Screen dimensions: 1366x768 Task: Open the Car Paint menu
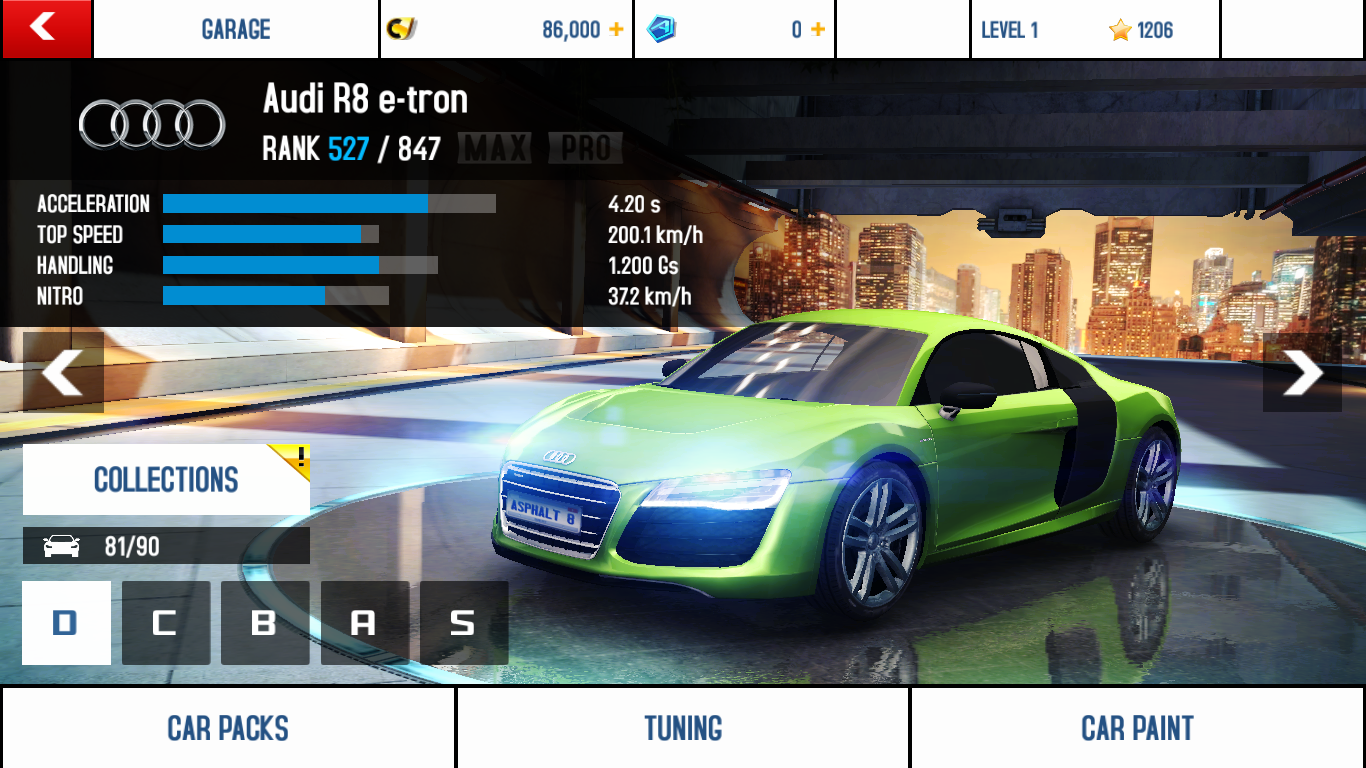1138,728
